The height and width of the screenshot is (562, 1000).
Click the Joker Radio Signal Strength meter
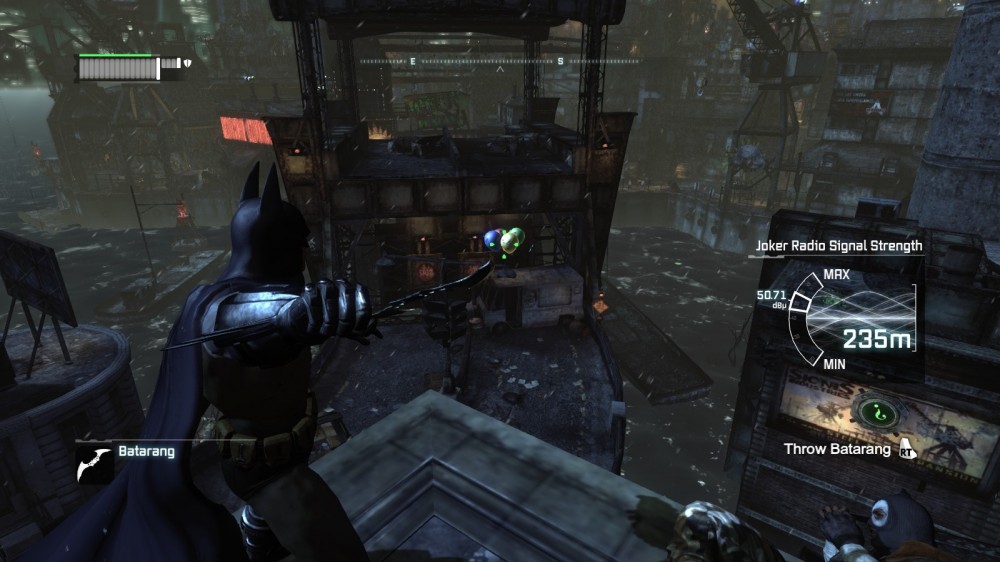tap(850, 319)
